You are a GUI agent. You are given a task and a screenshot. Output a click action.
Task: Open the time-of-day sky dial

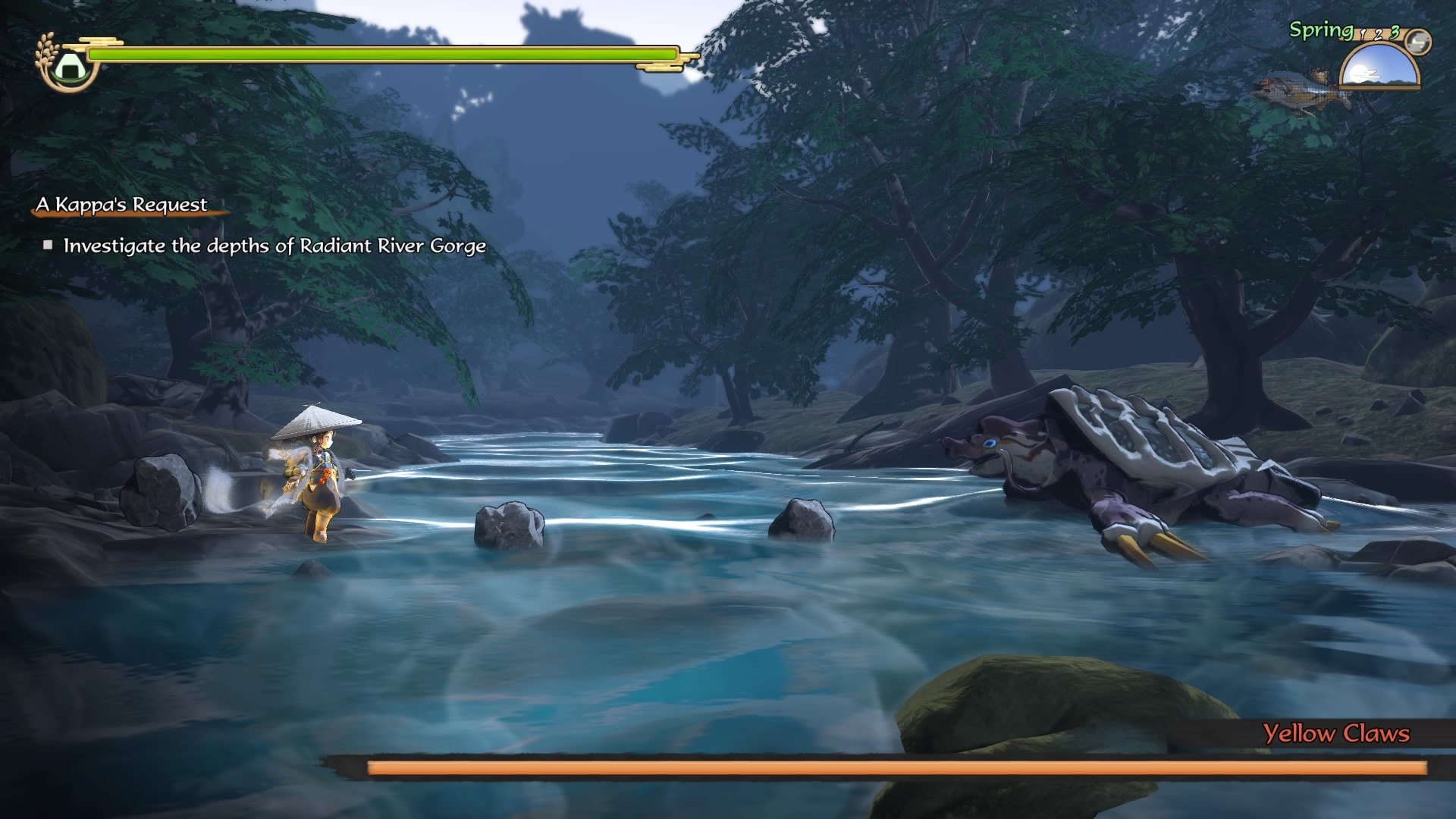click(x=1379, y=67)
